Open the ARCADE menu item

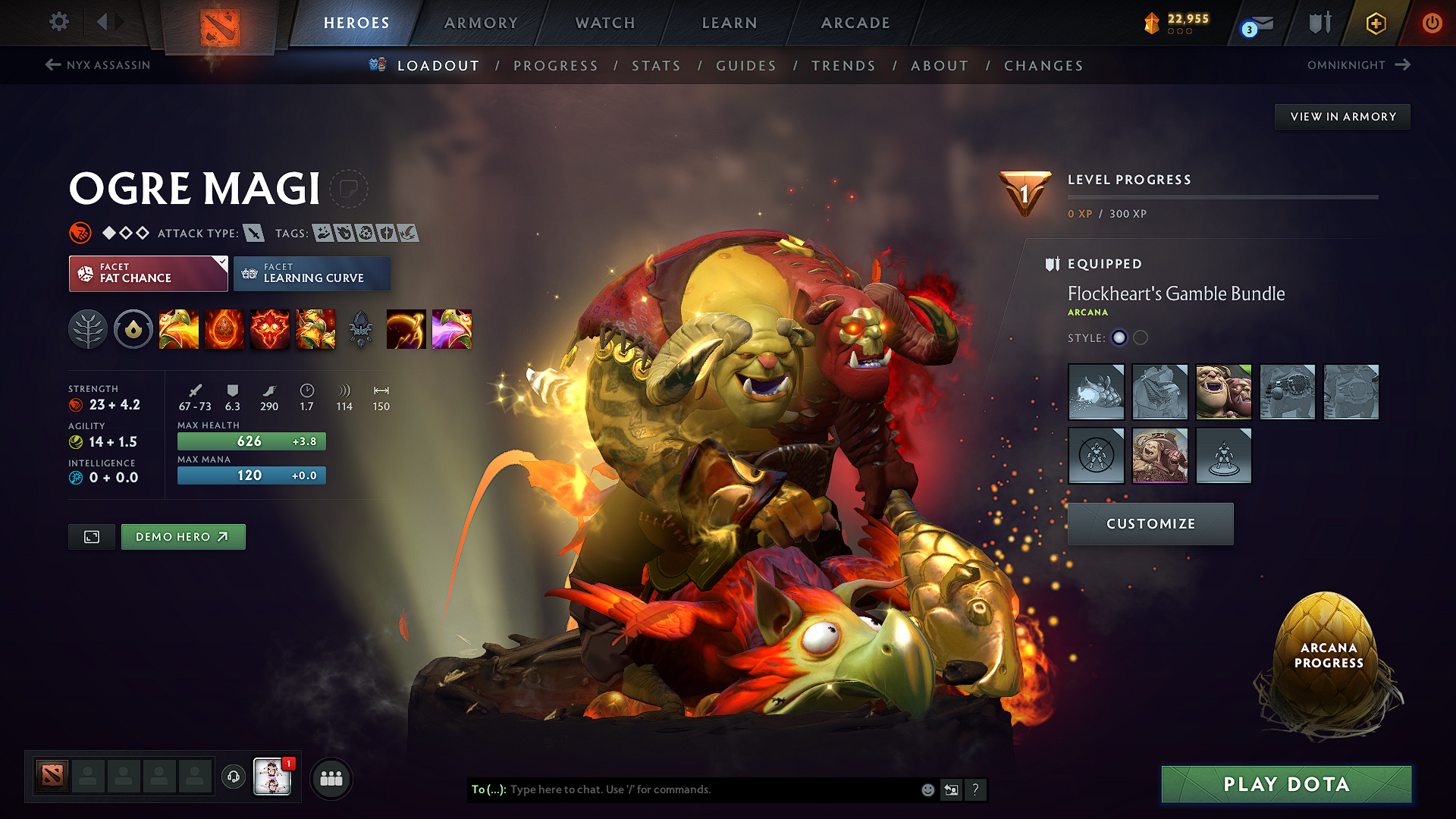pos(855,23)
